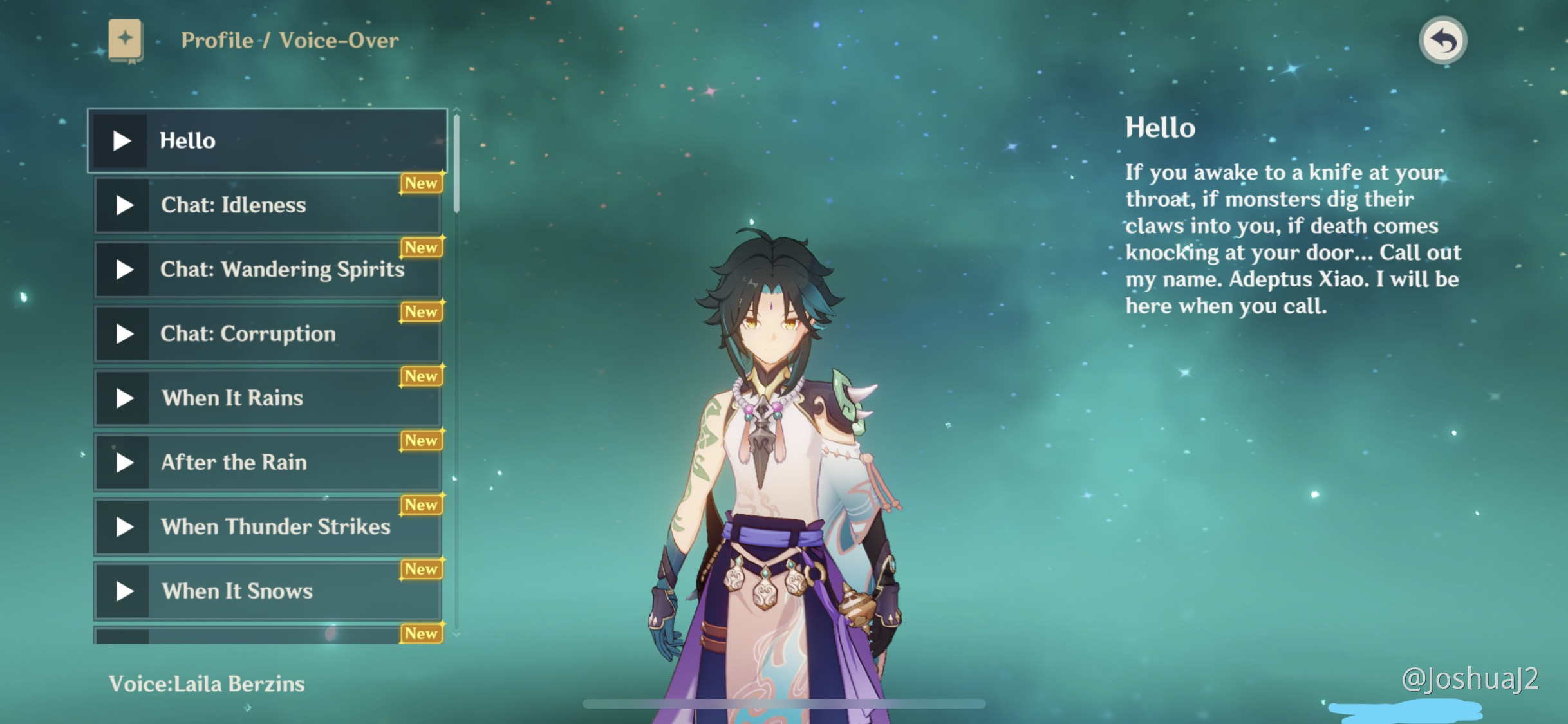
Task: Open the Profile book icon
Action: (x=126, y=41)
